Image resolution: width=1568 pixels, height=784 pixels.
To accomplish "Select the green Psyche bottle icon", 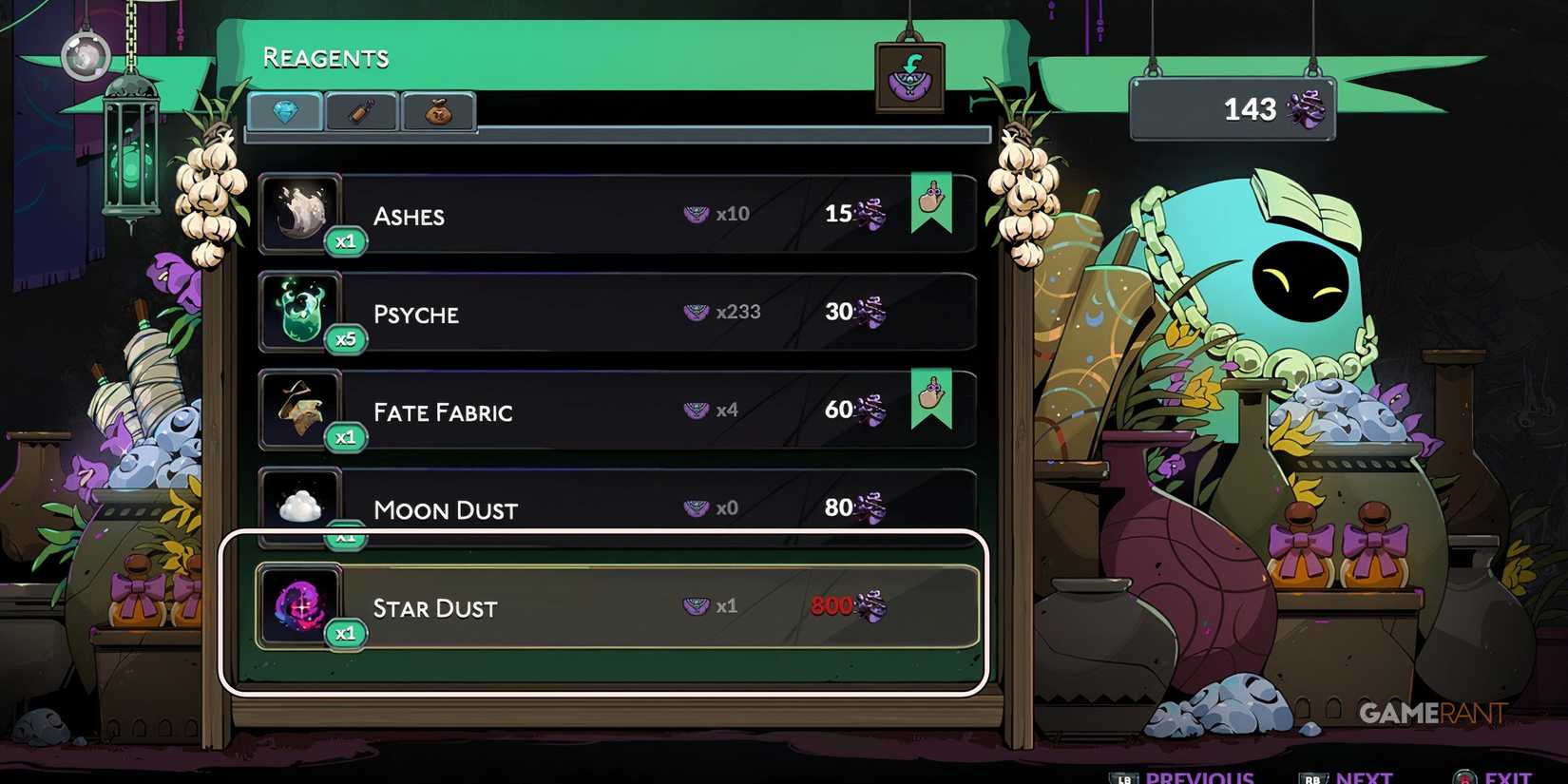I will [301, 312].
